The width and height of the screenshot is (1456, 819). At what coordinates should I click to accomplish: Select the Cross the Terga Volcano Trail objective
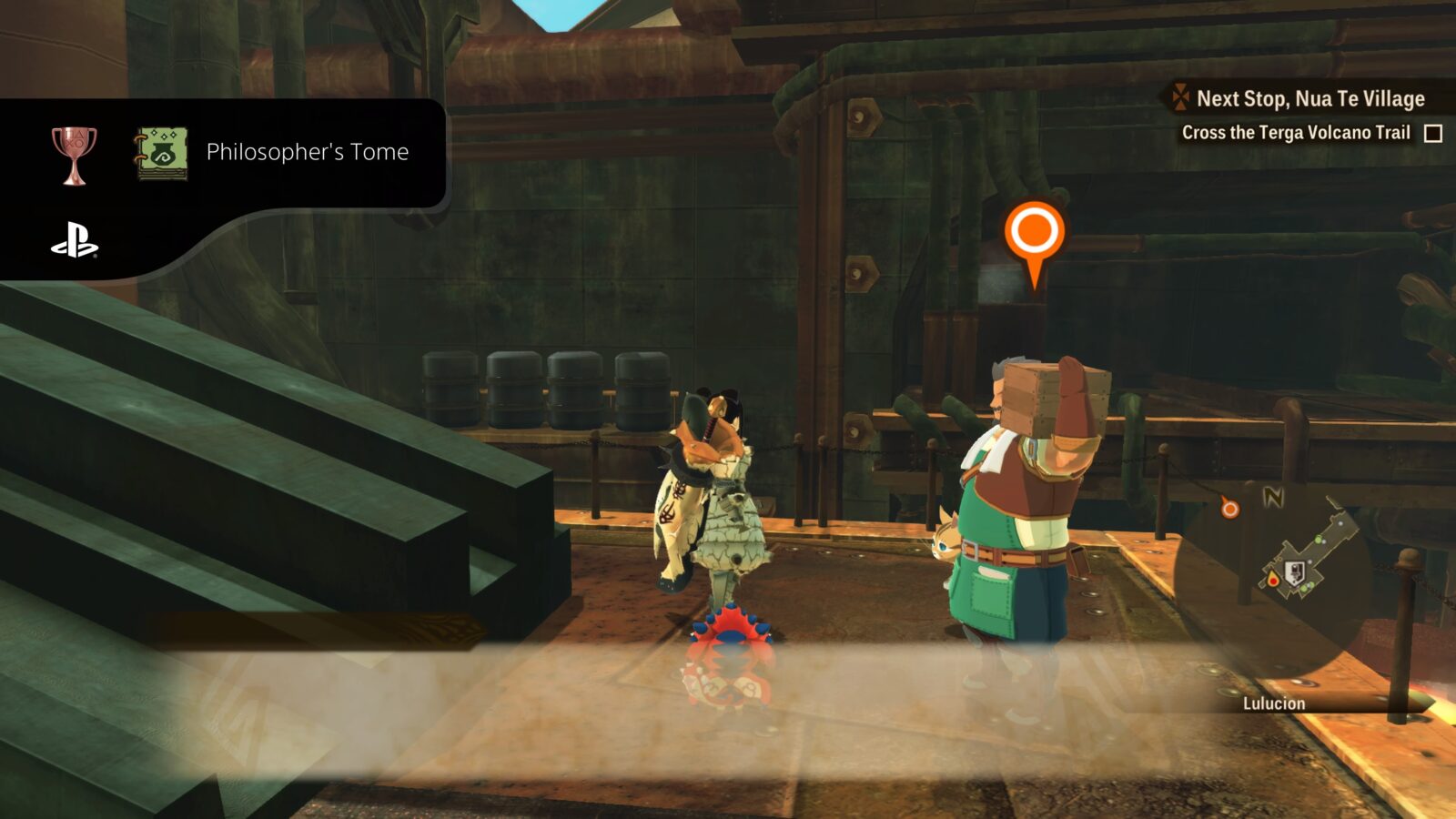(1295, 133)
